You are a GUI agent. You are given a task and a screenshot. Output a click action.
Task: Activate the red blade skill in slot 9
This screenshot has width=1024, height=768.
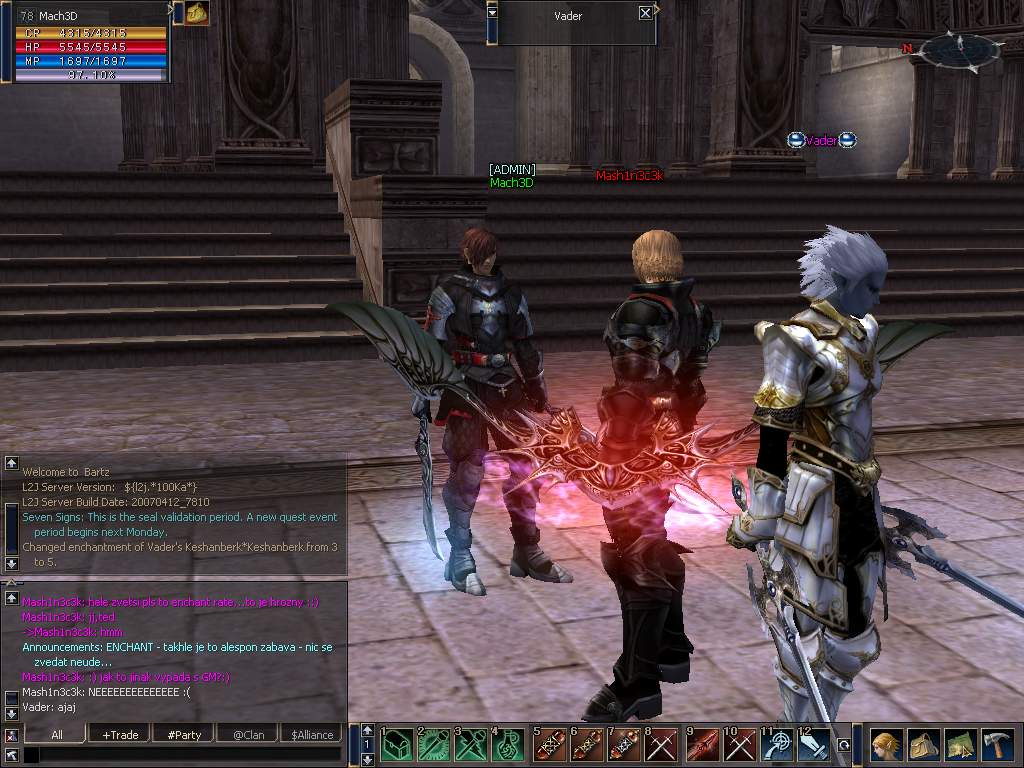tap(703, 745)
